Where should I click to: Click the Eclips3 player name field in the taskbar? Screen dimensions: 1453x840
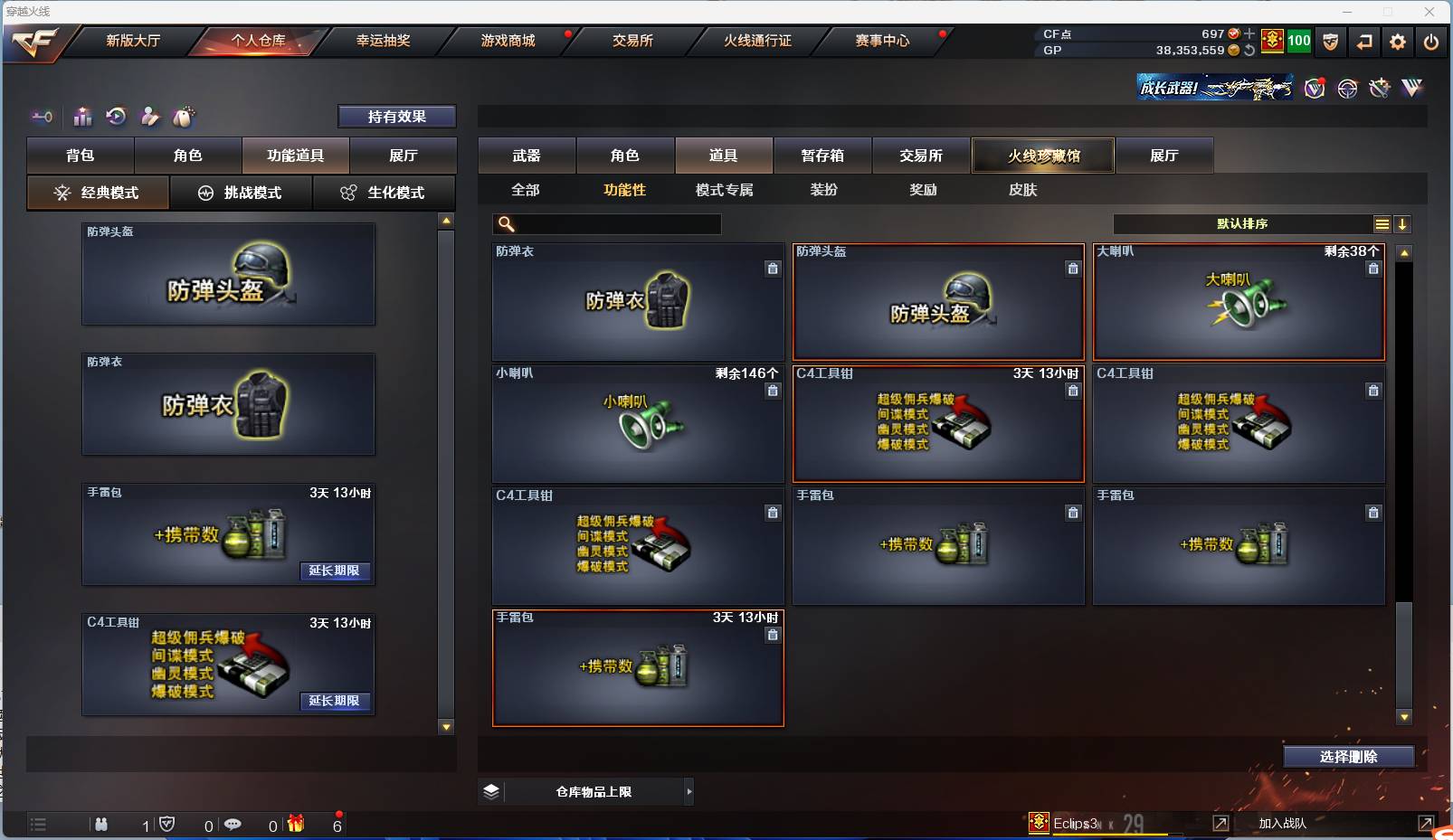1077,824
